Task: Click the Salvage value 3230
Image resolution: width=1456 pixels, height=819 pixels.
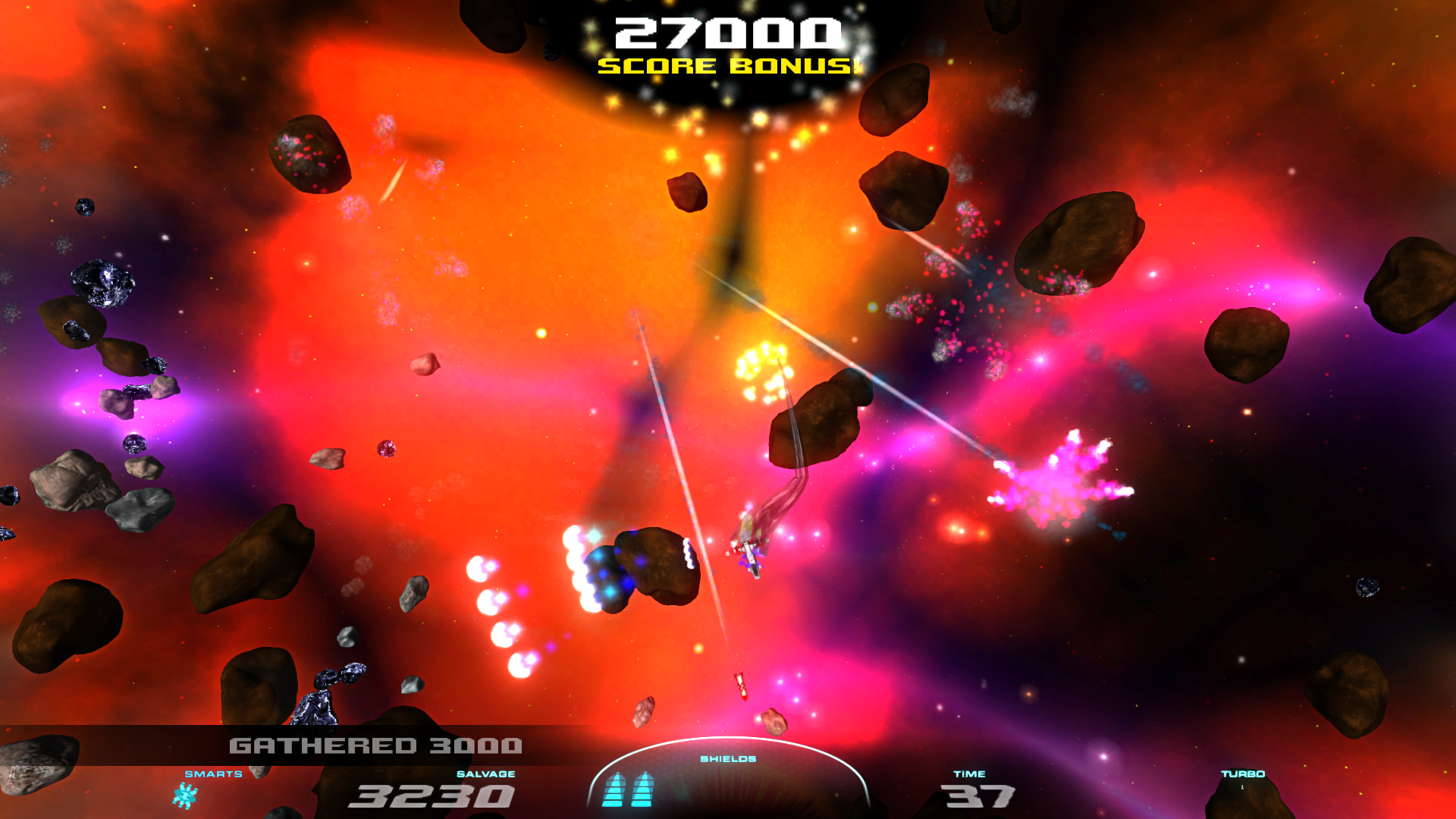Action: [428, 796]
